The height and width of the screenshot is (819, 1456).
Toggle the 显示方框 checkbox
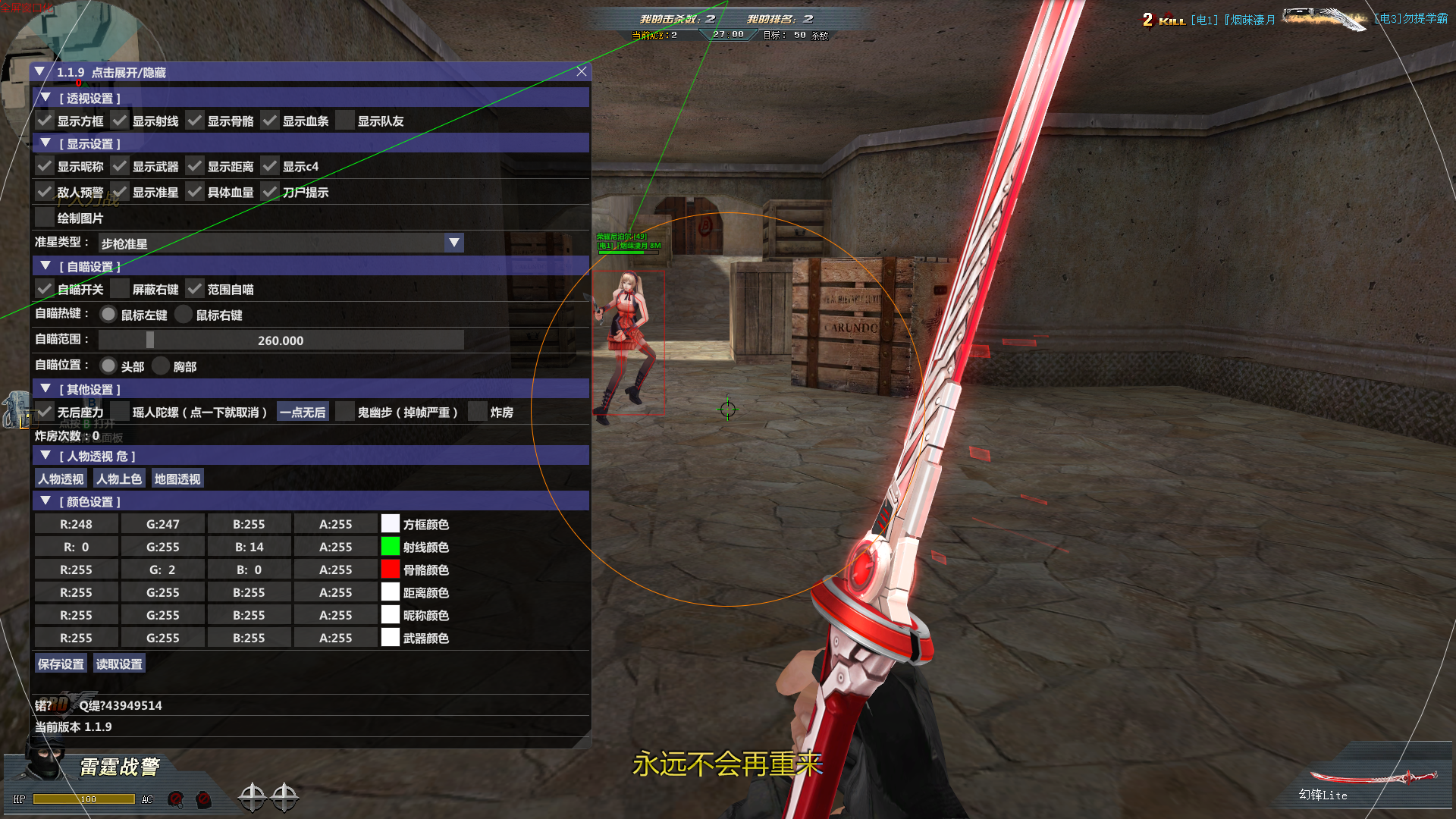(45, 121)
